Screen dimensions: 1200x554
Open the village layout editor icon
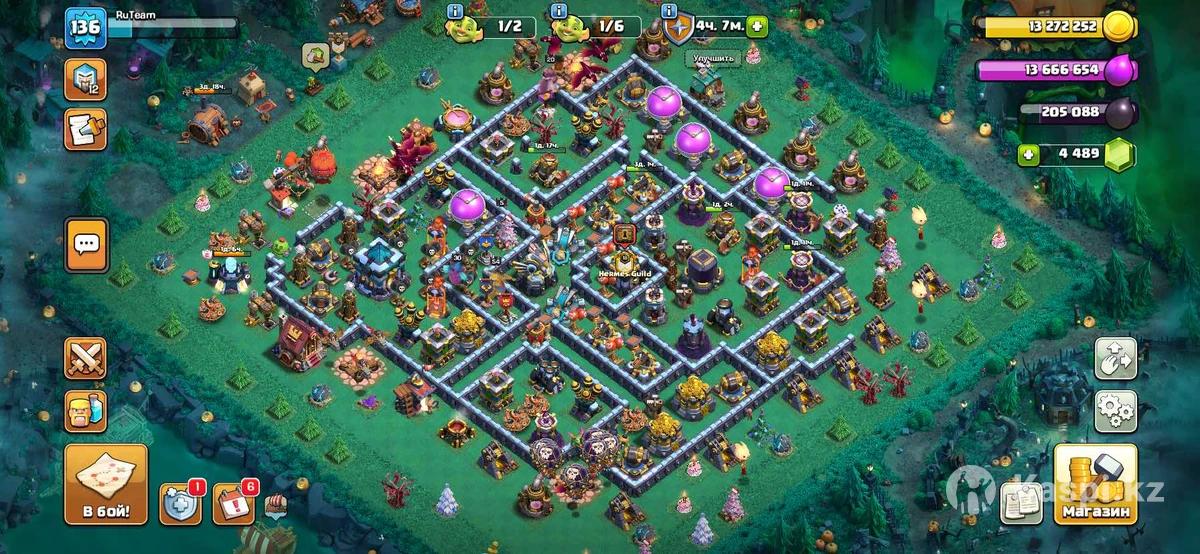pyautogui.click(x=1116, y=358)
